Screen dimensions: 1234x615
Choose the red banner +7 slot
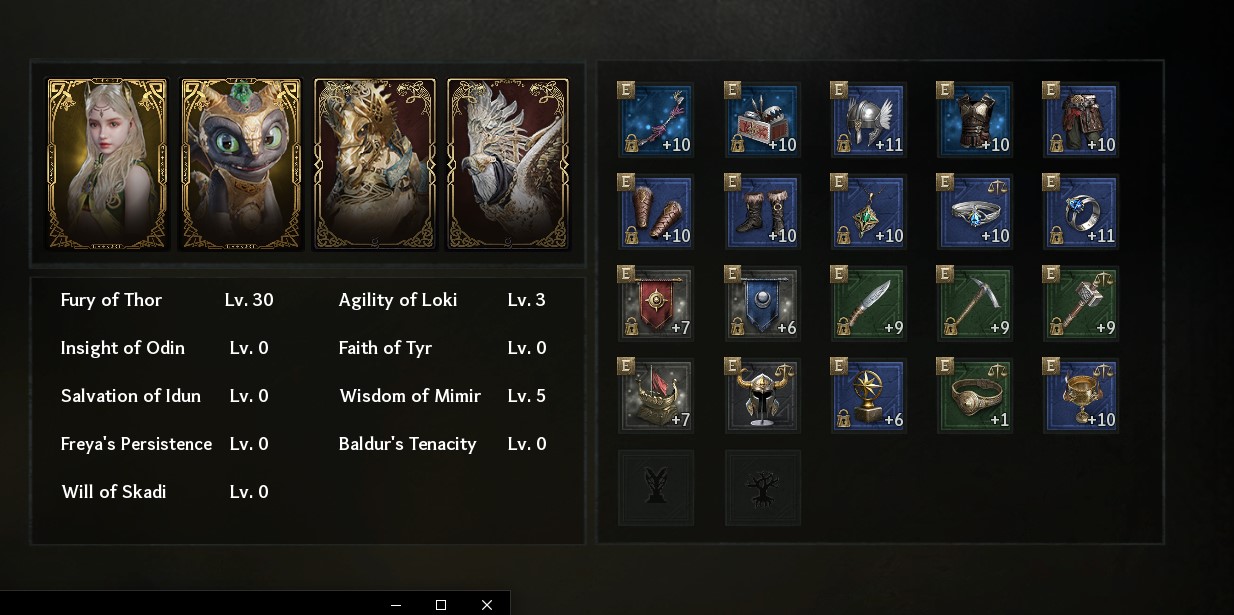[x=656, y=304]
